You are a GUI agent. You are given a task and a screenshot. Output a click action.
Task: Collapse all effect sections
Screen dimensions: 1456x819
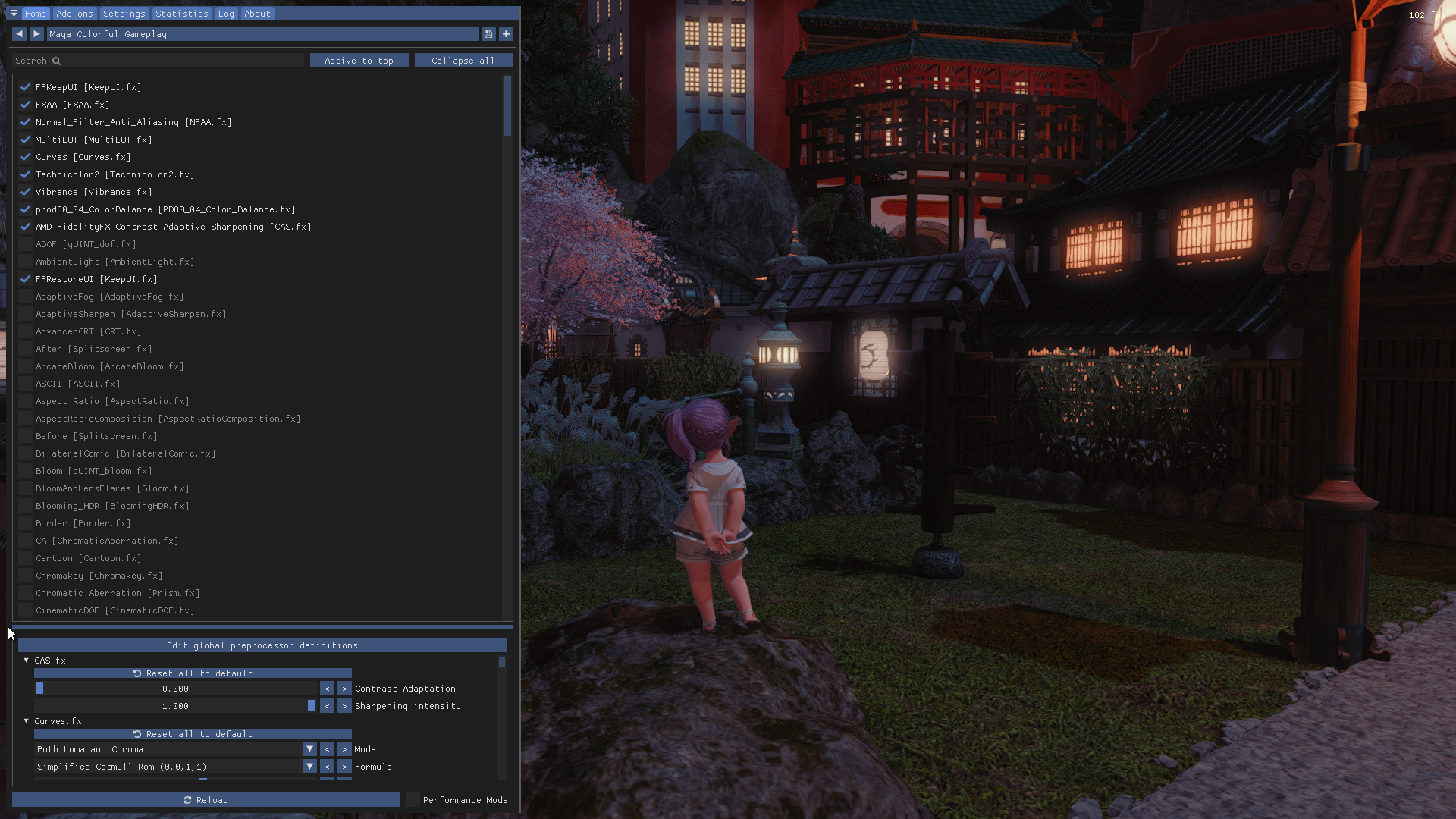(x=463, y=61)
